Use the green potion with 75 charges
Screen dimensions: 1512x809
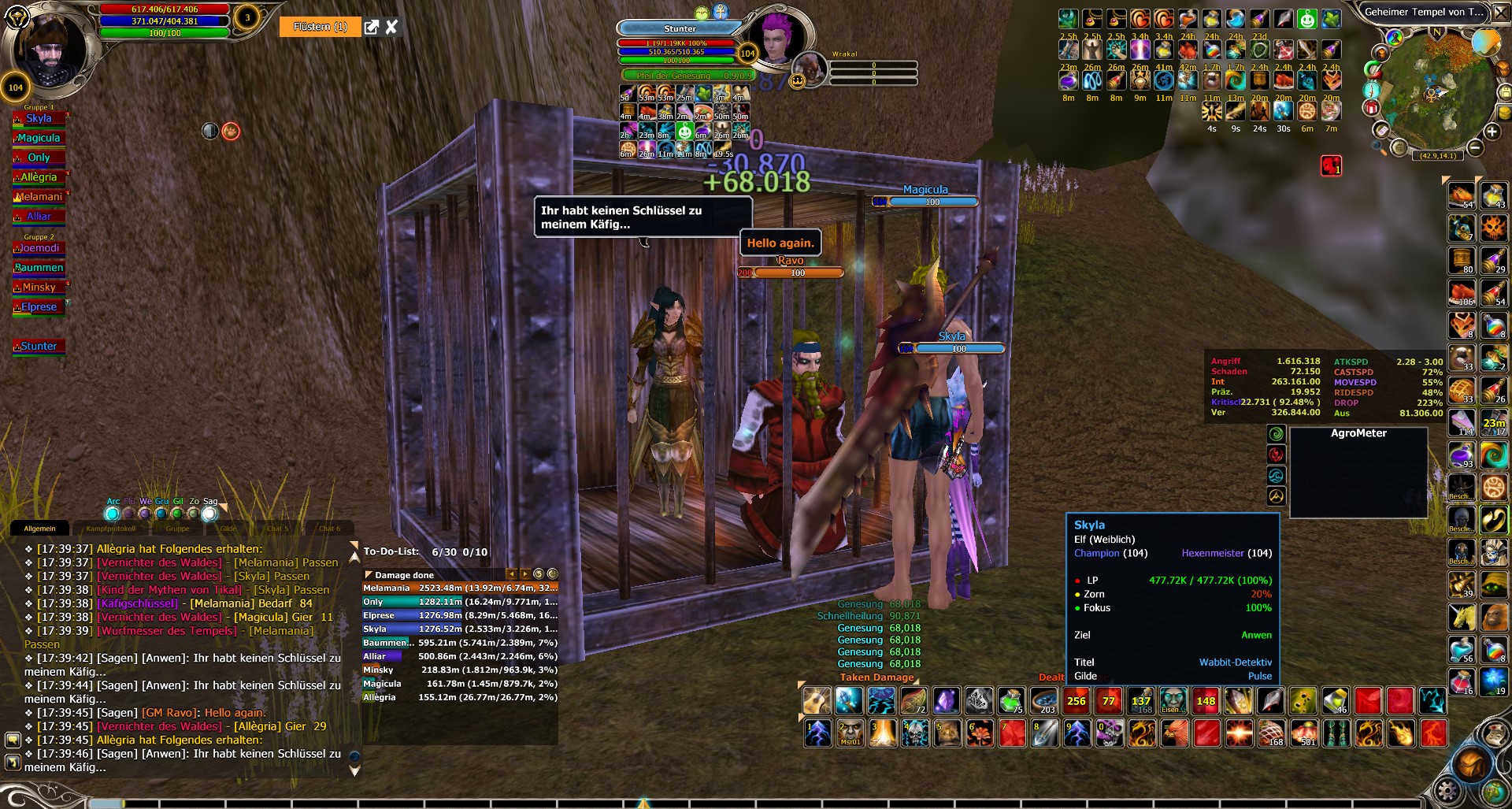tap(1010, 700)
